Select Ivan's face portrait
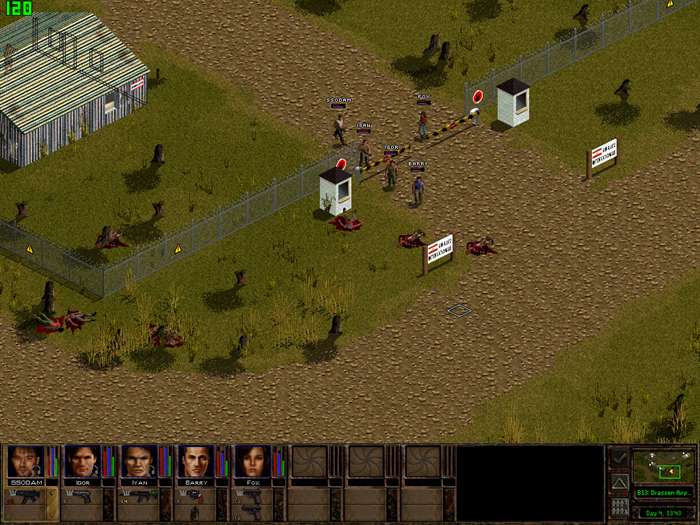 click(x=139, y=462)
